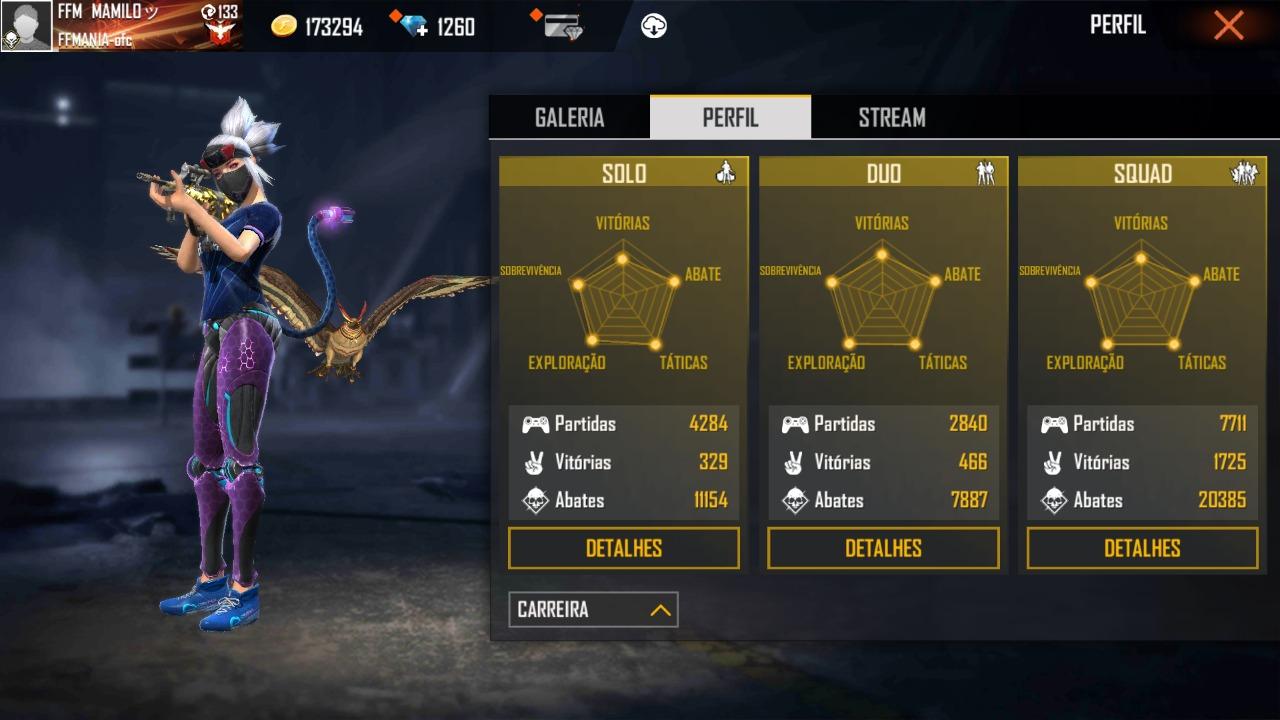The image size is (1280, 720).
Task: Open the player avatar in top bar
Action: (26, 26)
